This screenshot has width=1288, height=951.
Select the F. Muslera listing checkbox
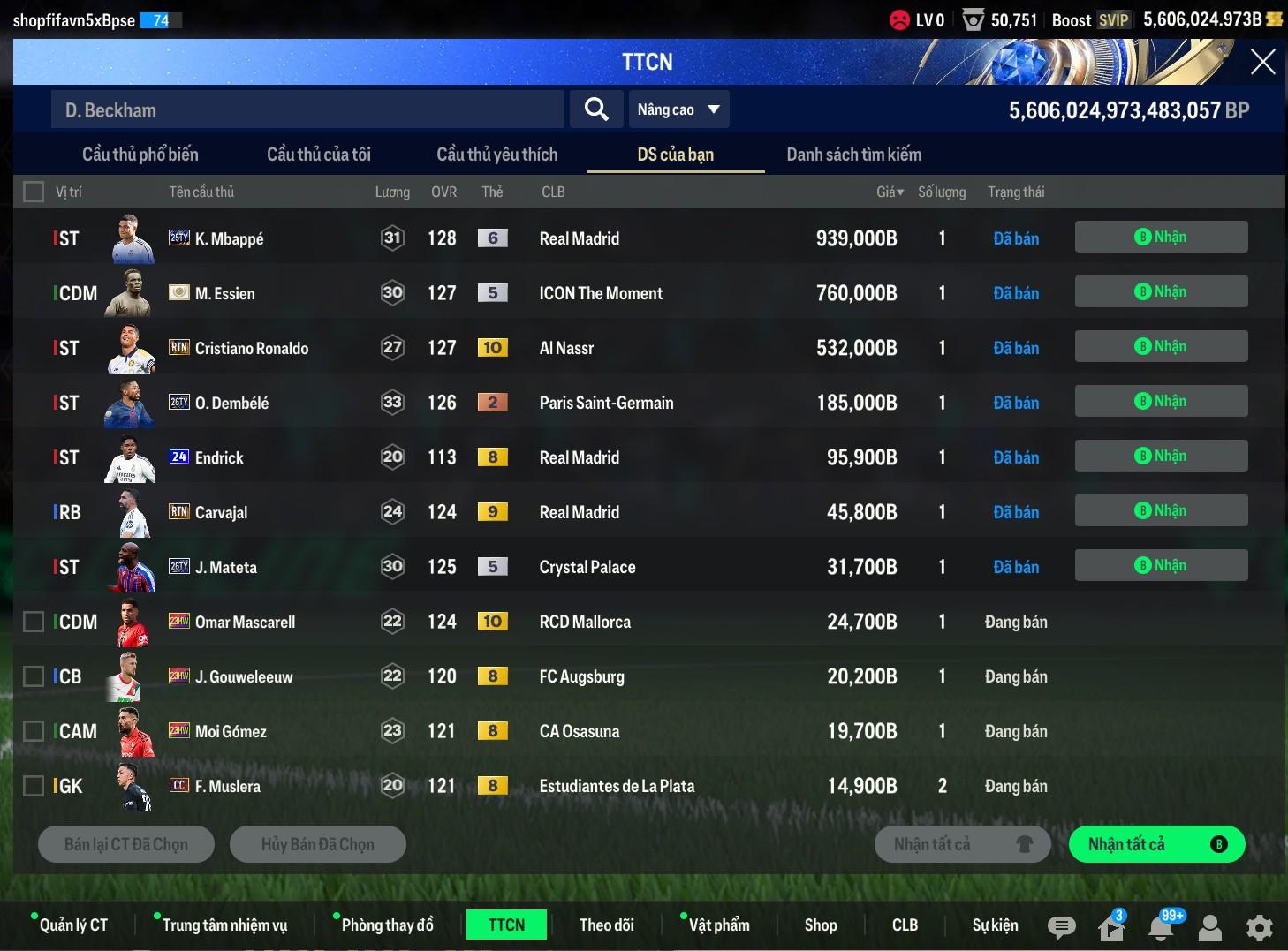tap(34, 786)
